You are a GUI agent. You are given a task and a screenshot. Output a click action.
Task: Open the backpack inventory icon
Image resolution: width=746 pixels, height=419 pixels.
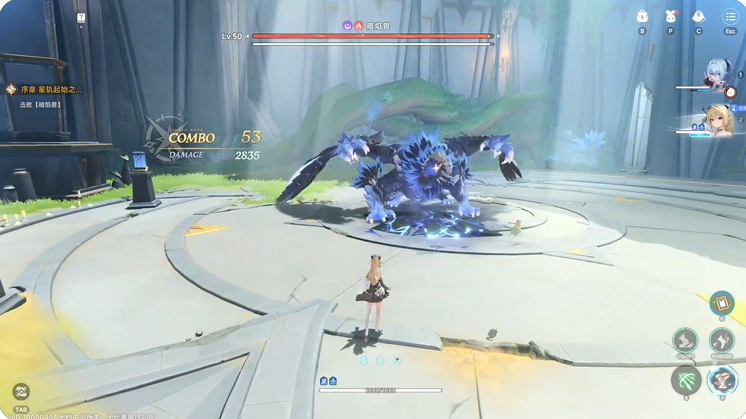tap(642, 16)
